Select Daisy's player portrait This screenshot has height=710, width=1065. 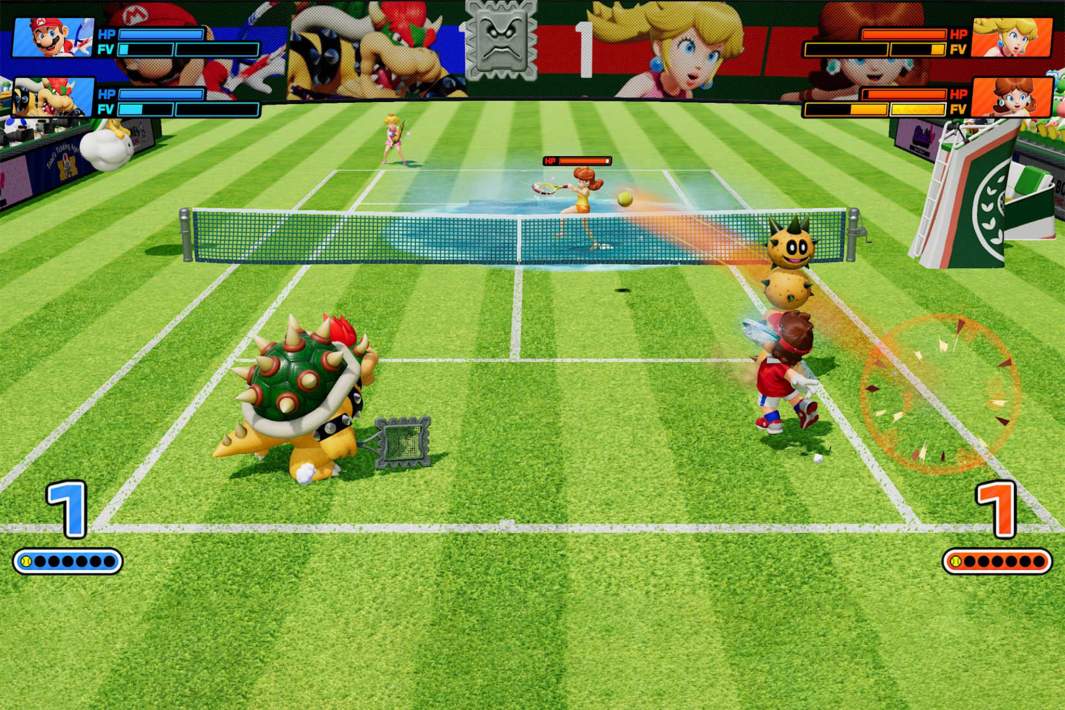[1010, 97]
